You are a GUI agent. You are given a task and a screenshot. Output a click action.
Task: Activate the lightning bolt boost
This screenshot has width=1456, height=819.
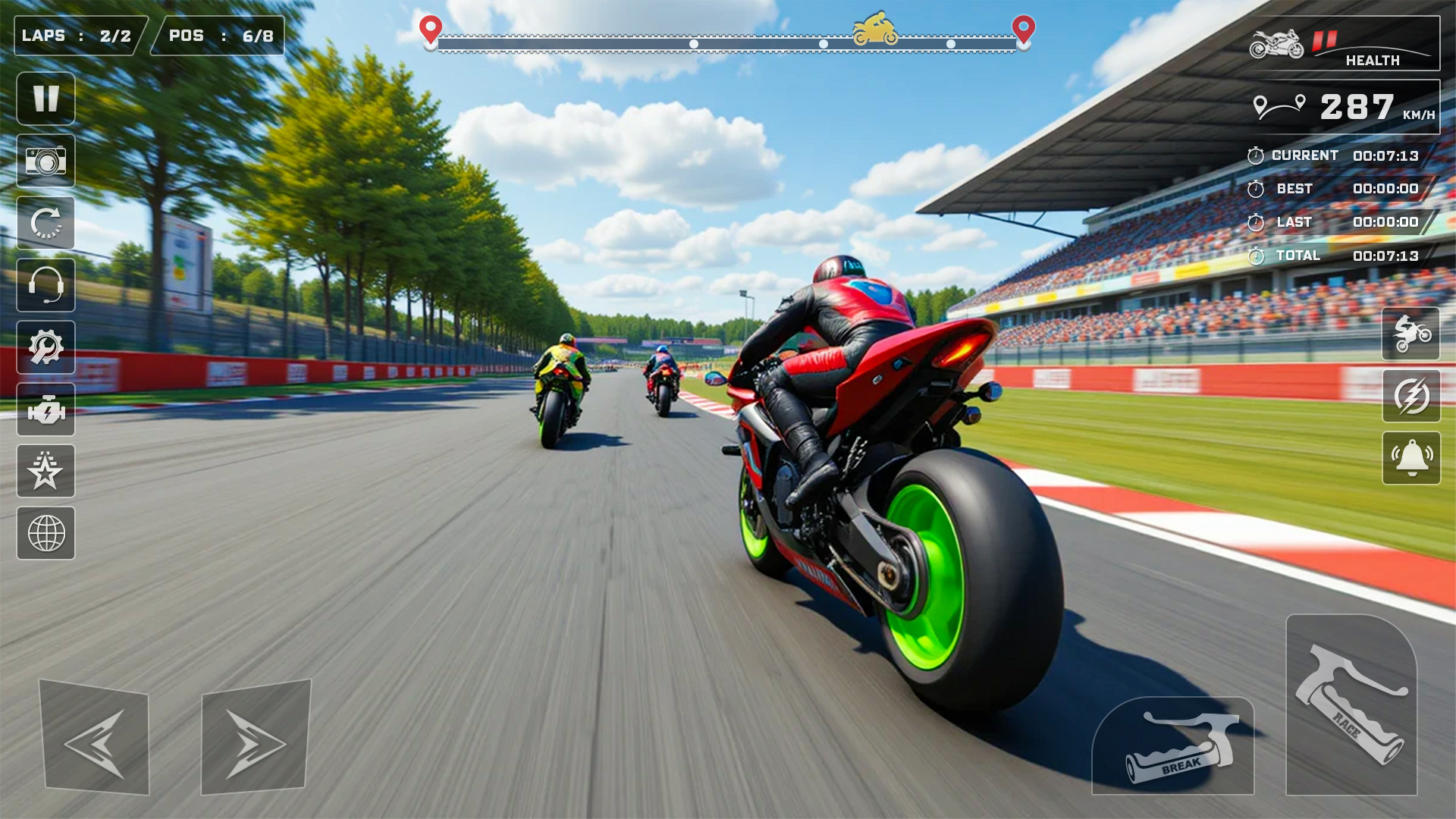click(1411, 396)
